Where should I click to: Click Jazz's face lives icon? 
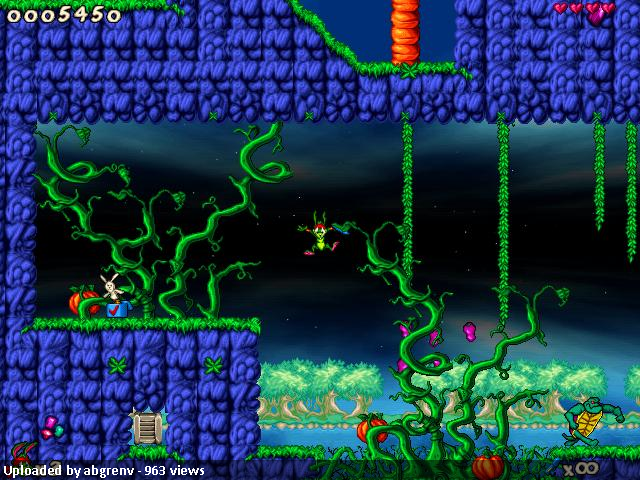click(22, 452)
